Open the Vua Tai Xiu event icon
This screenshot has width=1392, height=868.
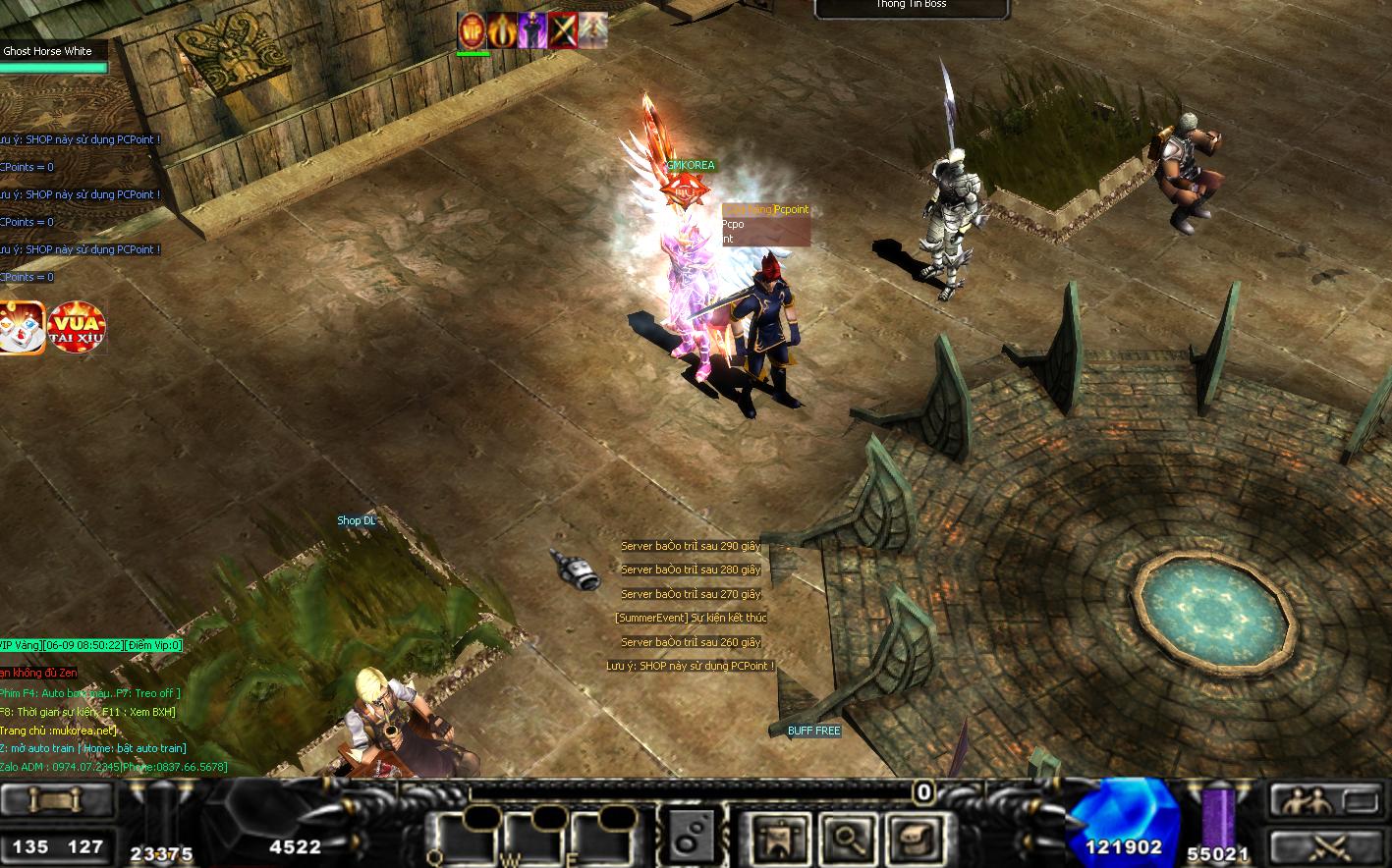77,328
